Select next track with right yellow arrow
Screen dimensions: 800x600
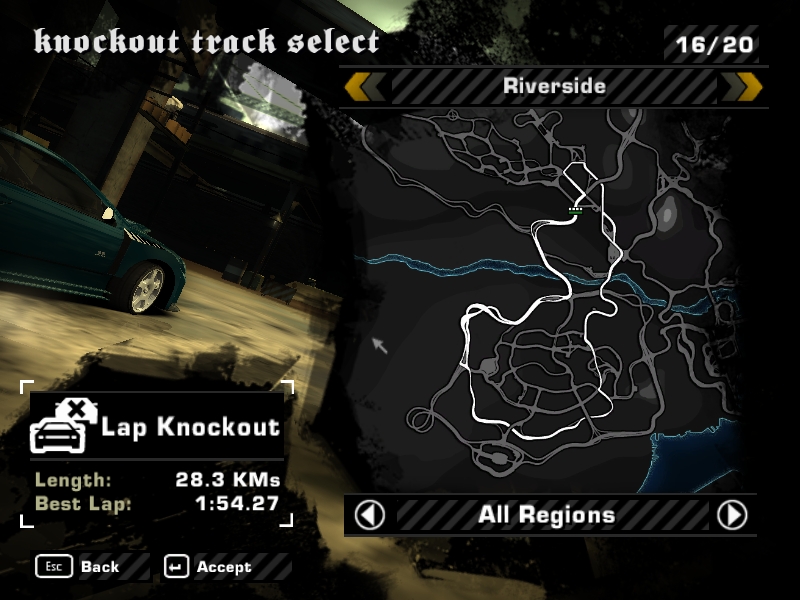742,87
